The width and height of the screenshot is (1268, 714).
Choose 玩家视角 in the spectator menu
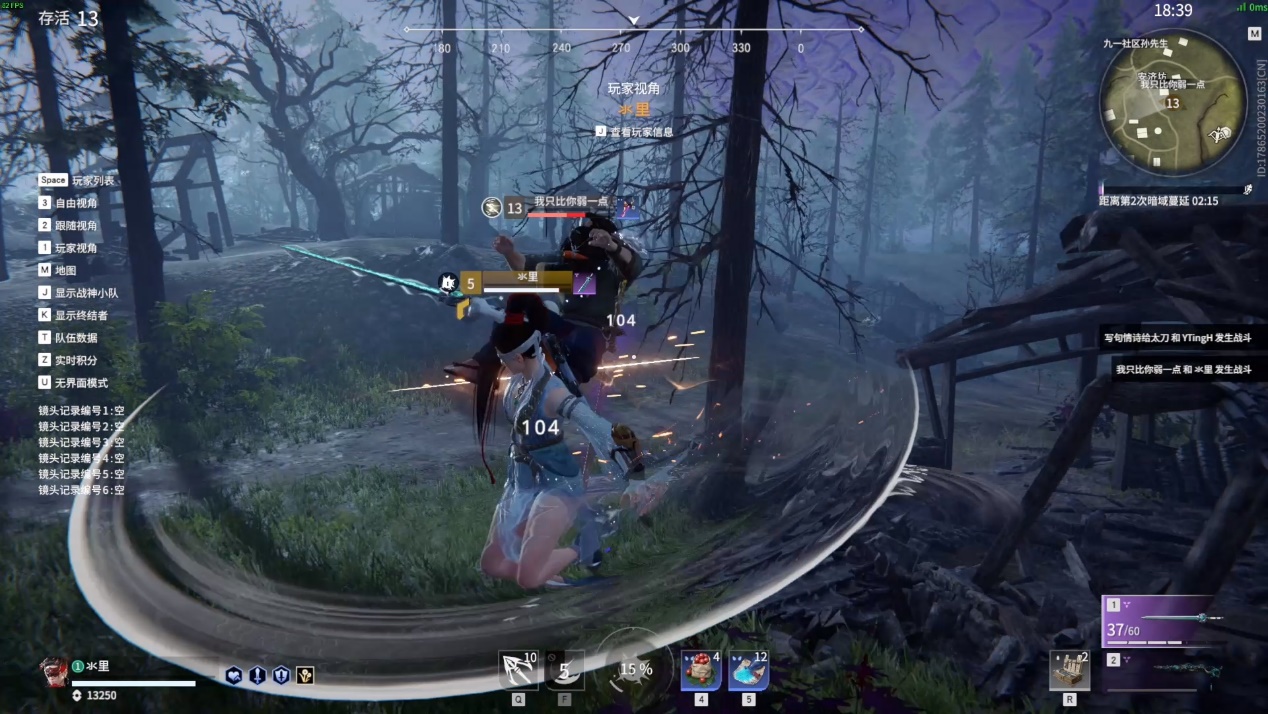click(76, 248)
